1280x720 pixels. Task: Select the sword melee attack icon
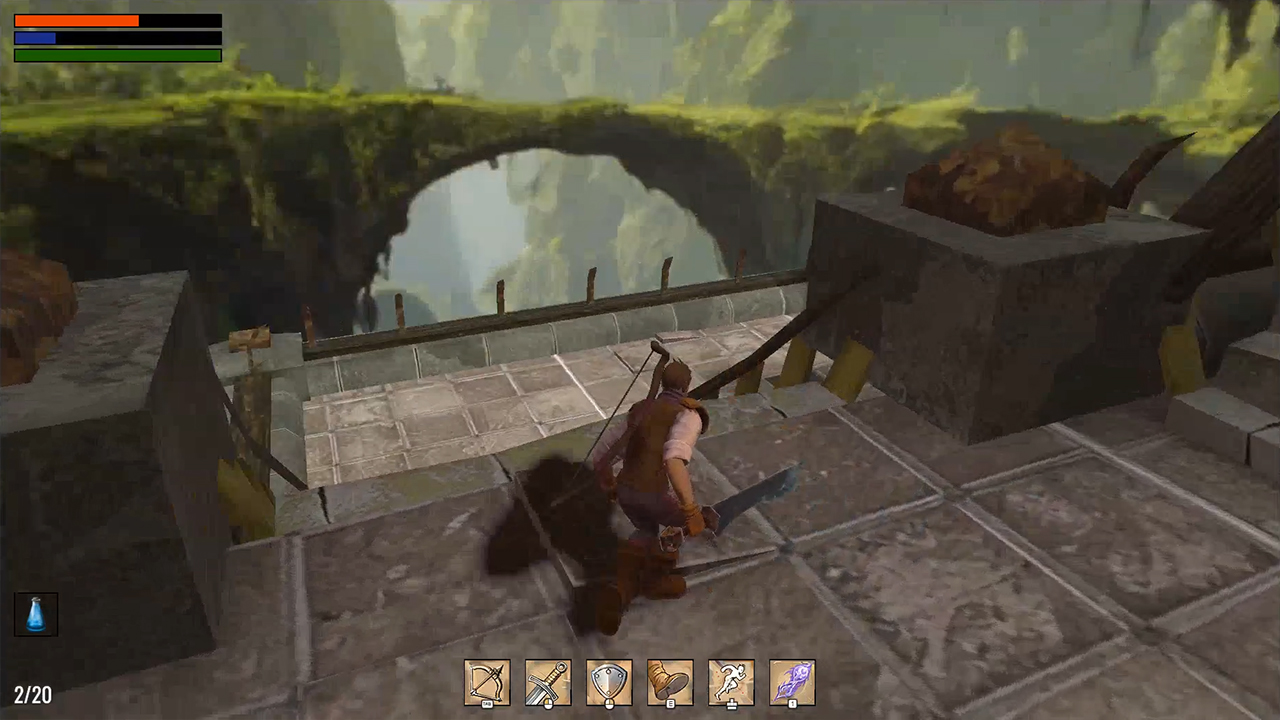548,680
